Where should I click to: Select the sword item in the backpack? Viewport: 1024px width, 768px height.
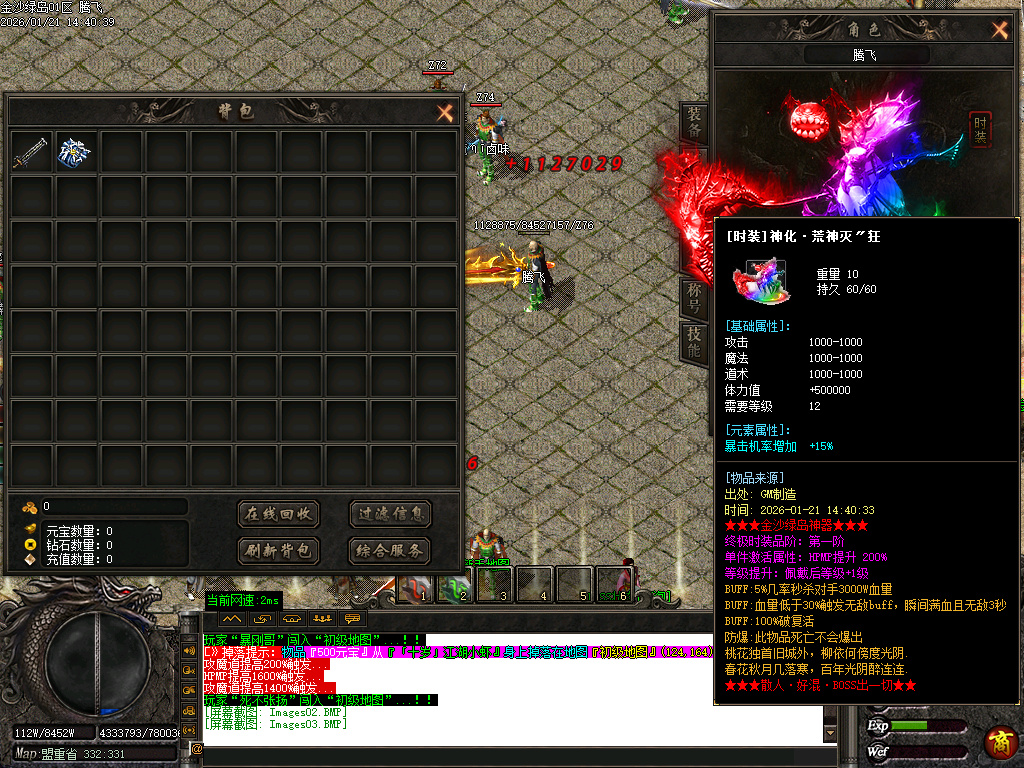[31, 151]
